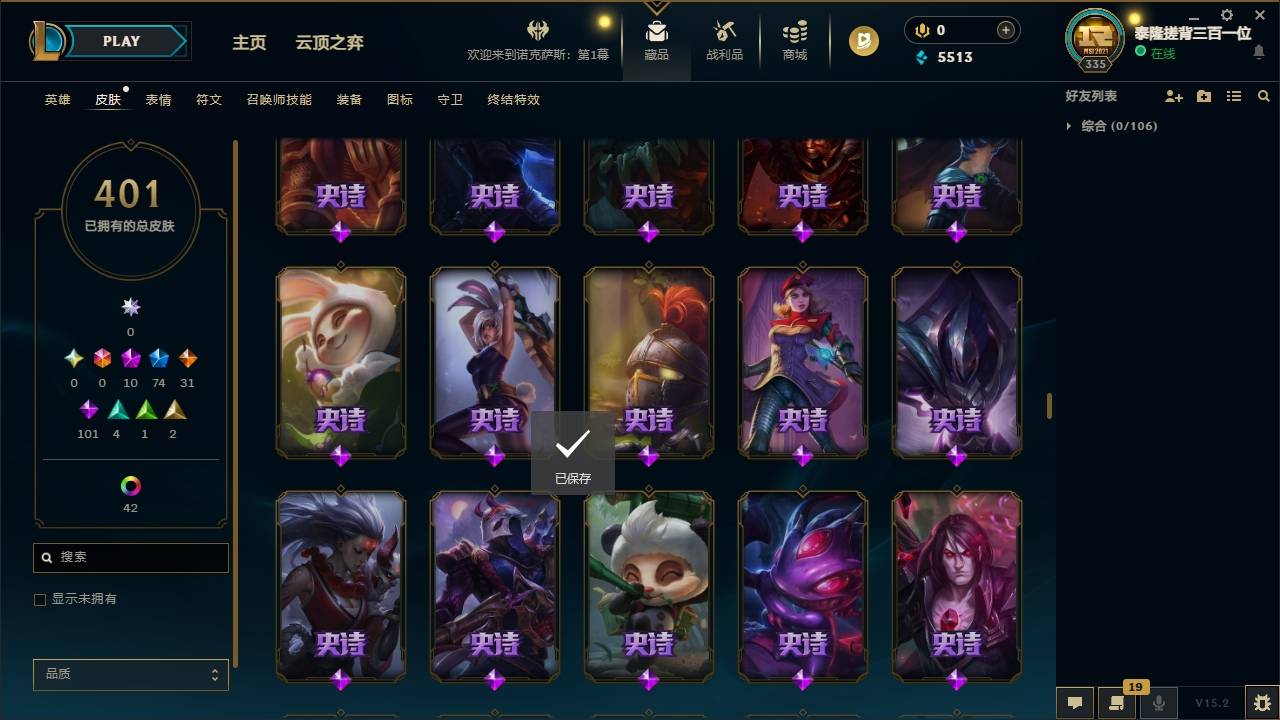This screenshot has height=720, width=1280.
Task: Open the chat window with 19 notifications
Action: pyautogui.click(x=1118, y=703)
